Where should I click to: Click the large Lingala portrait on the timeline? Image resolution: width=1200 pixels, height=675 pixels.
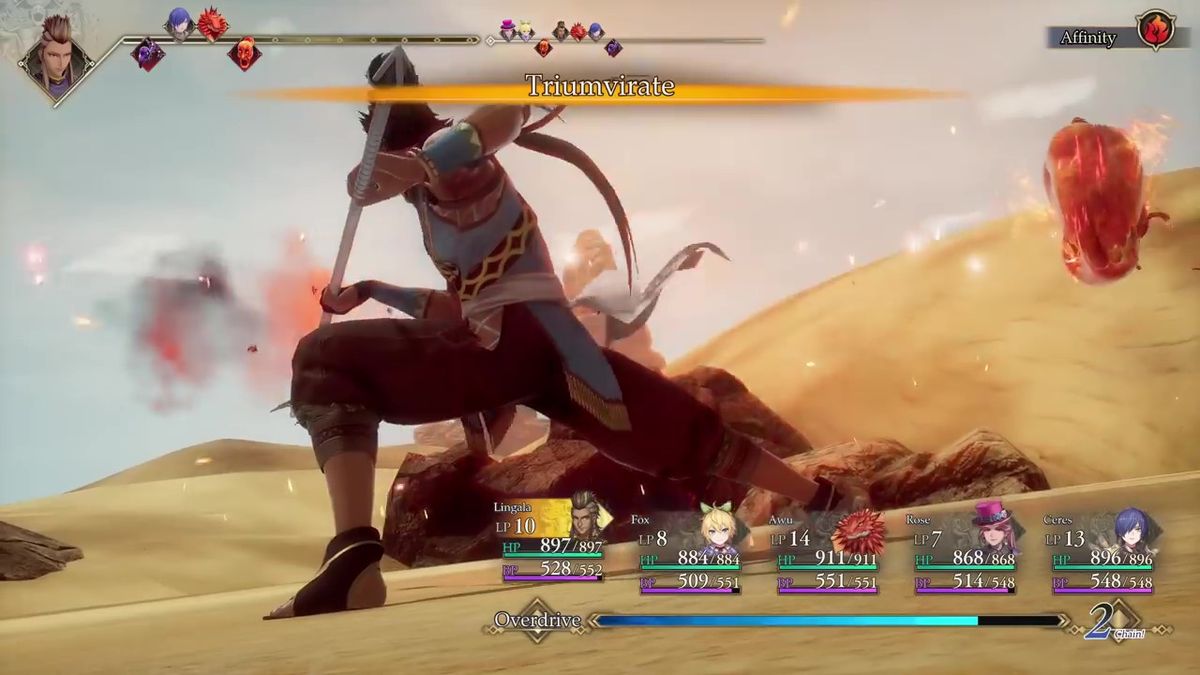(x=56, y=57)
